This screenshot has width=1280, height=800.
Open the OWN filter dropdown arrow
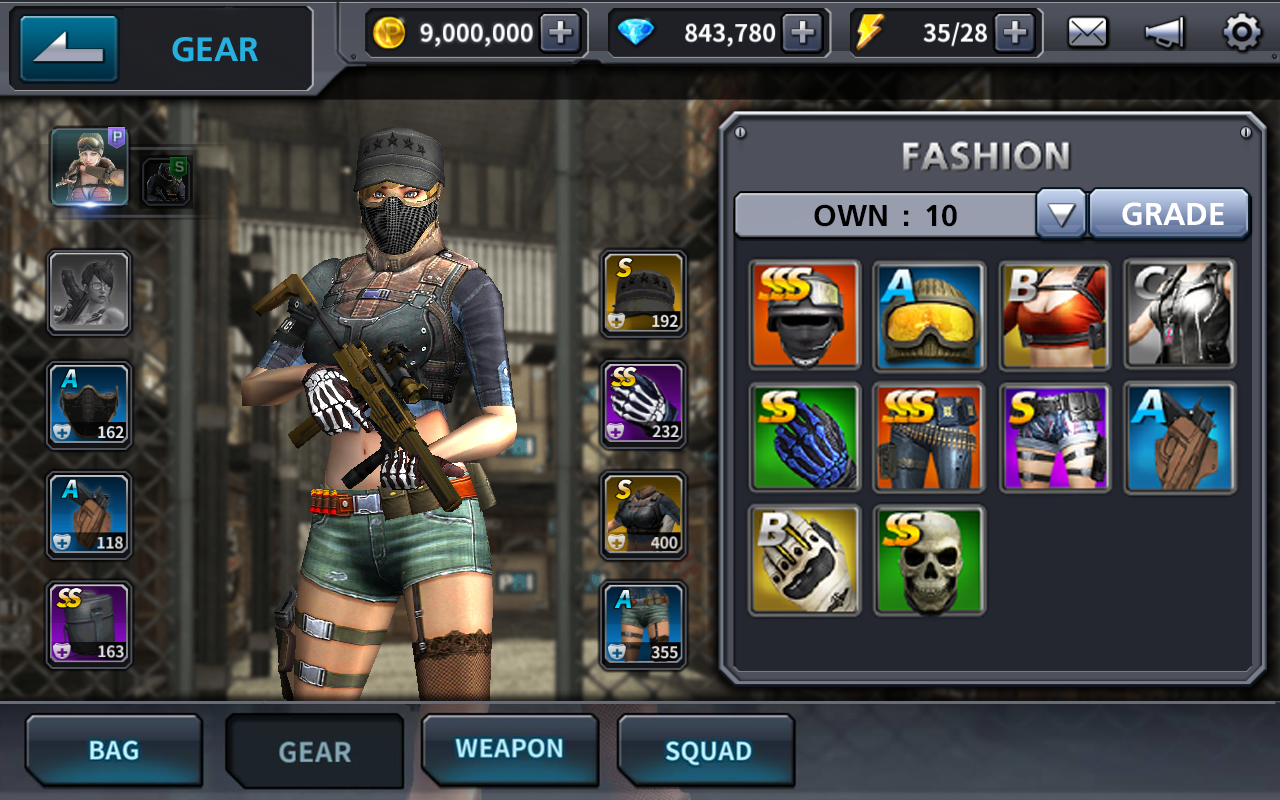(1061, 214)
